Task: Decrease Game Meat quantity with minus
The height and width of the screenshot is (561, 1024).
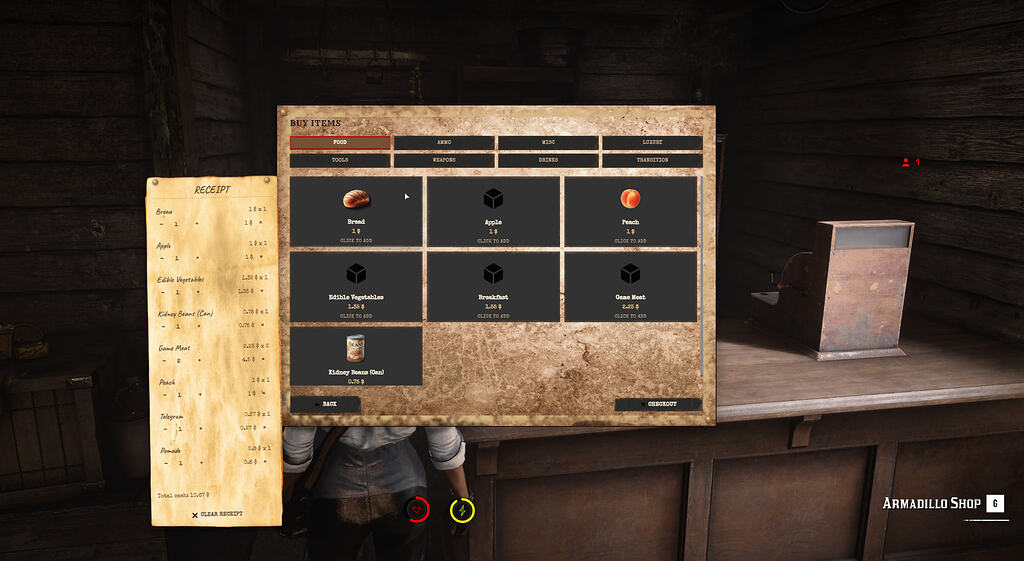Action: coord(162,360)
